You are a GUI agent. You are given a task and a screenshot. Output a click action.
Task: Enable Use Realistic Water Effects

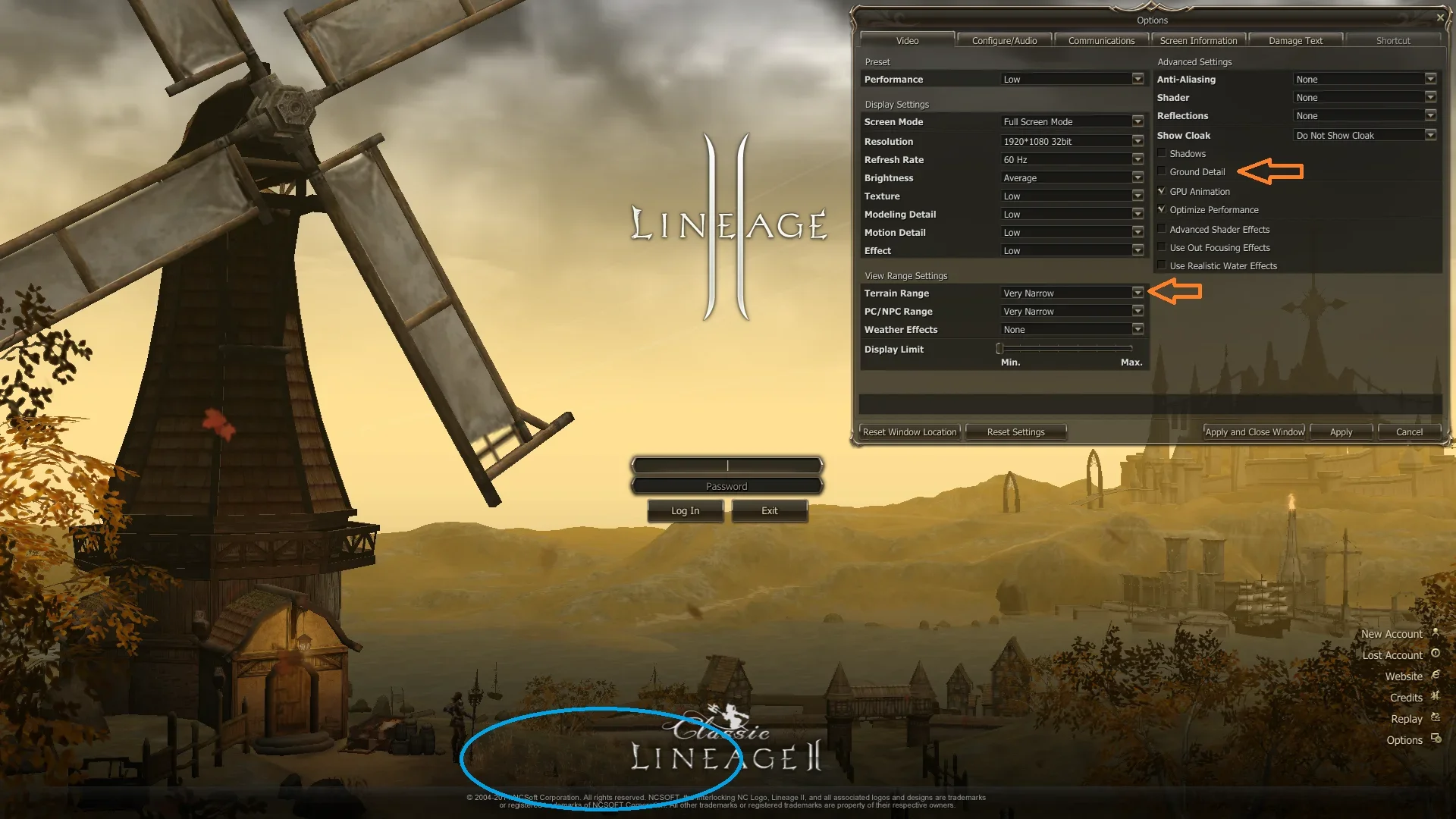tap(1162, 265)
